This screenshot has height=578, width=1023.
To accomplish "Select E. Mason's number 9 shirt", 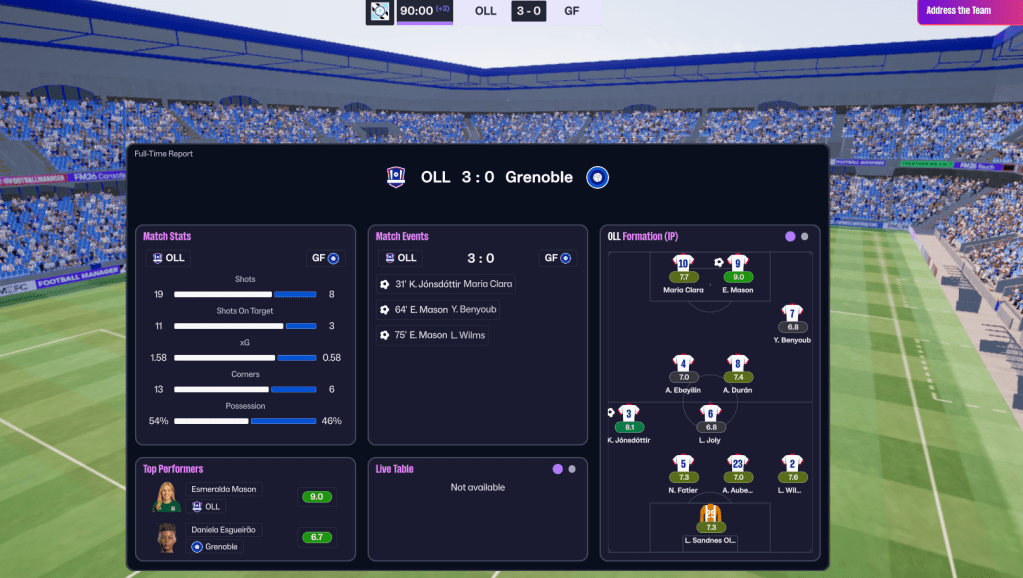I will (x=738, y=263).
